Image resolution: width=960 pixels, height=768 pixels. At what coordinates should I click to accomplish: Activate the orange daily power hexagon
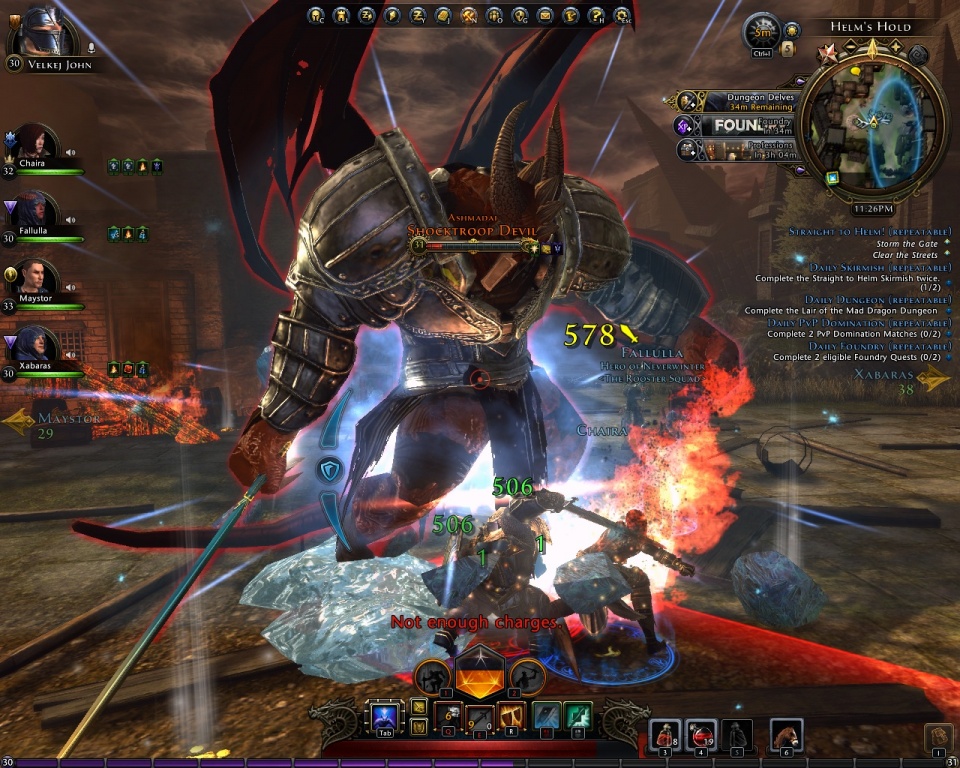(479, 676)
